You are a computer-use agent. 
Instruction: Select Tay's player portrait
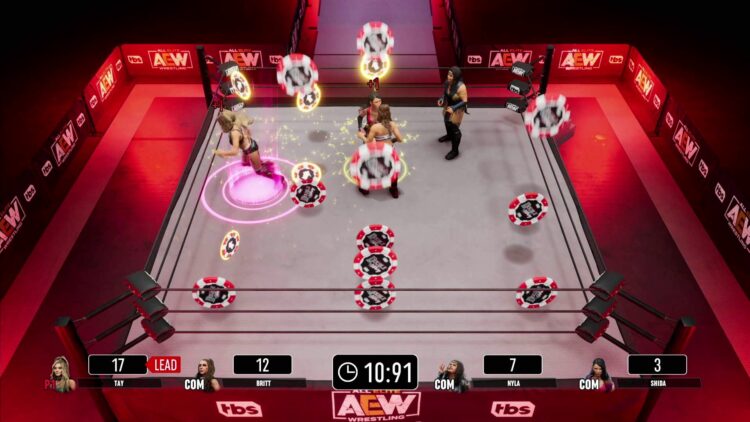click(62, 373)
